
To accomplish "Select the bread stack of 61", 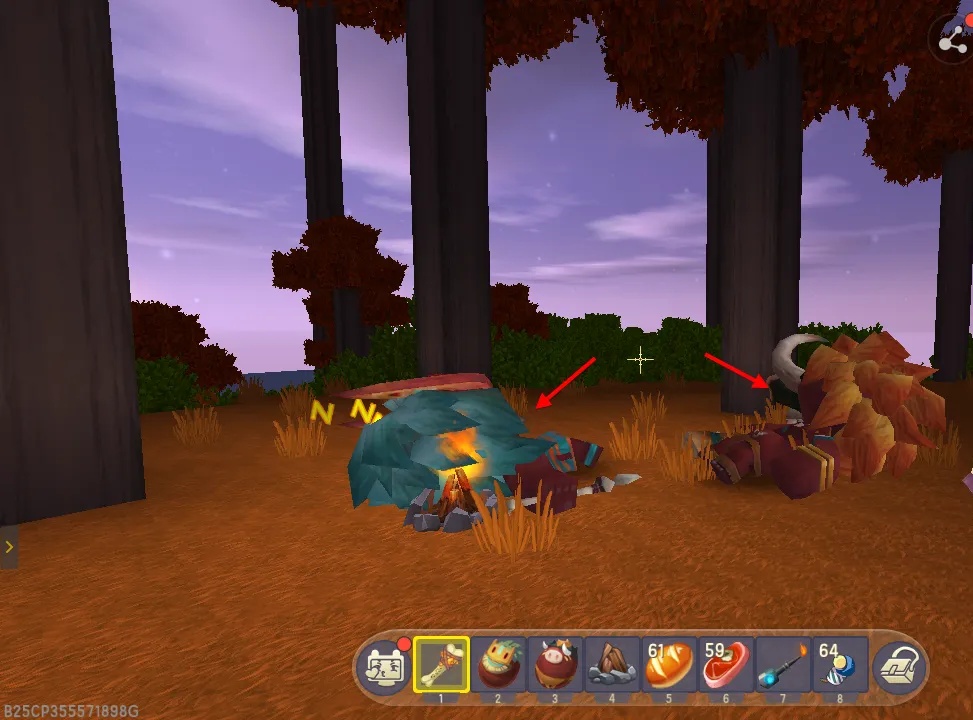I will 669,663.
